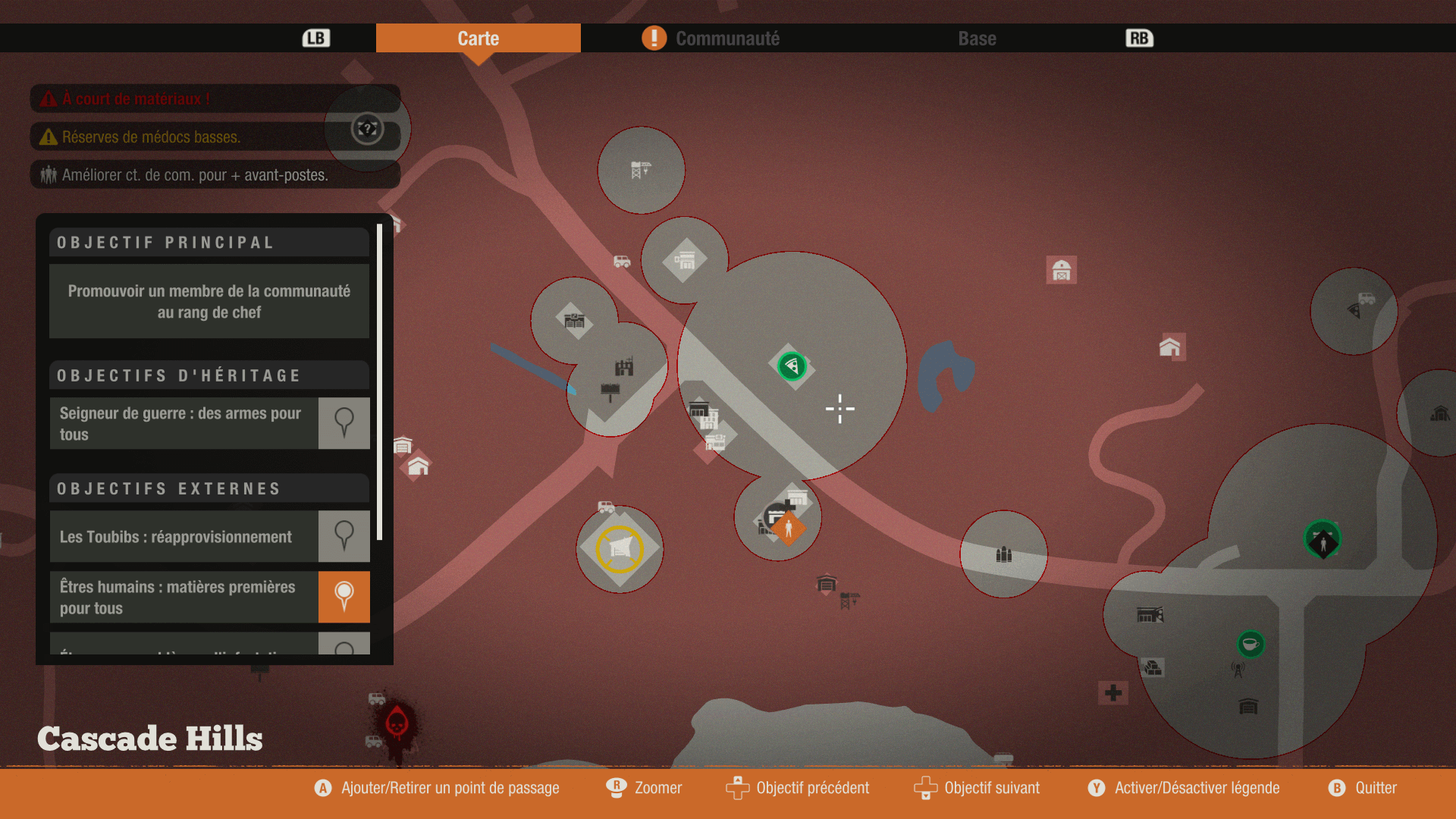Click the red plague heart map marker

[x=397, y=723]
